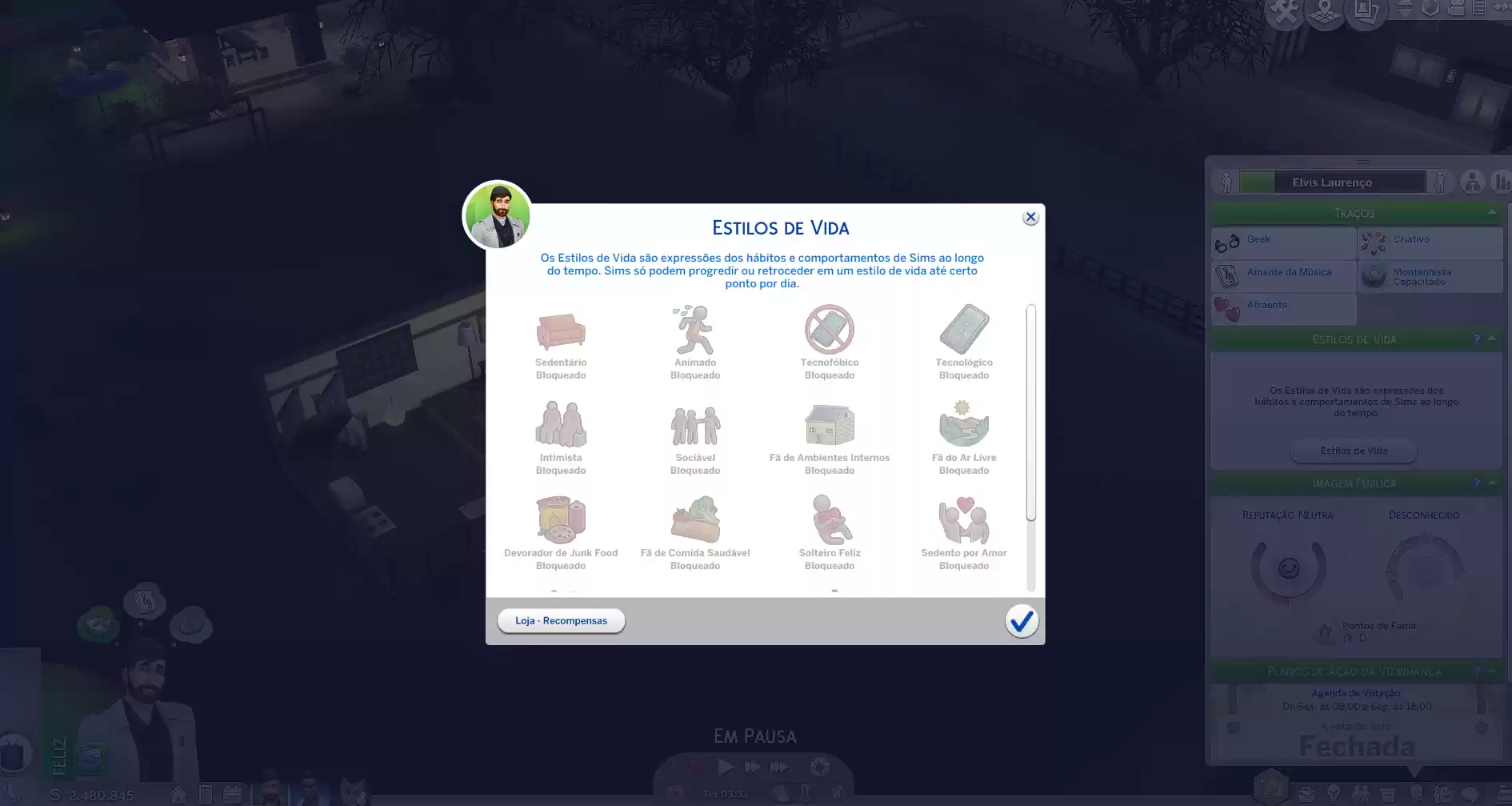The image size is (1512, 806).
Task: Confirm with the blue checkmark button
Action: tap(1022, 621)
